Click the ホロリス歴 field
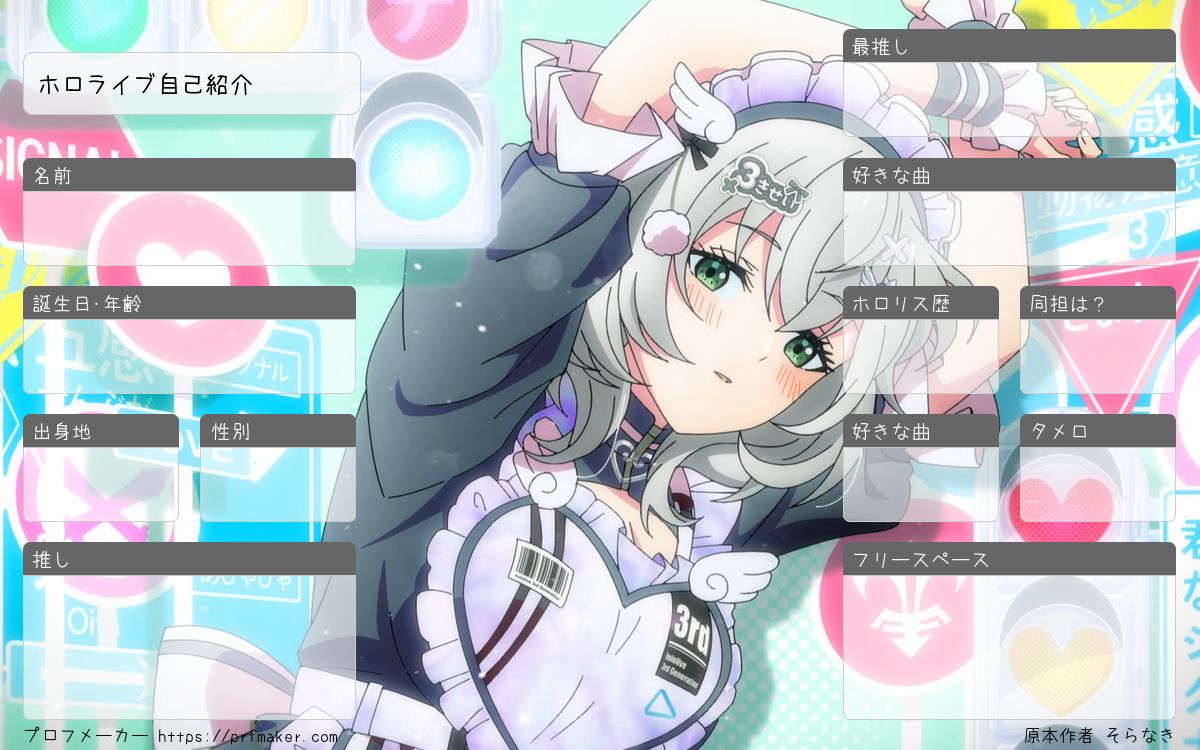 coord(921,355)
